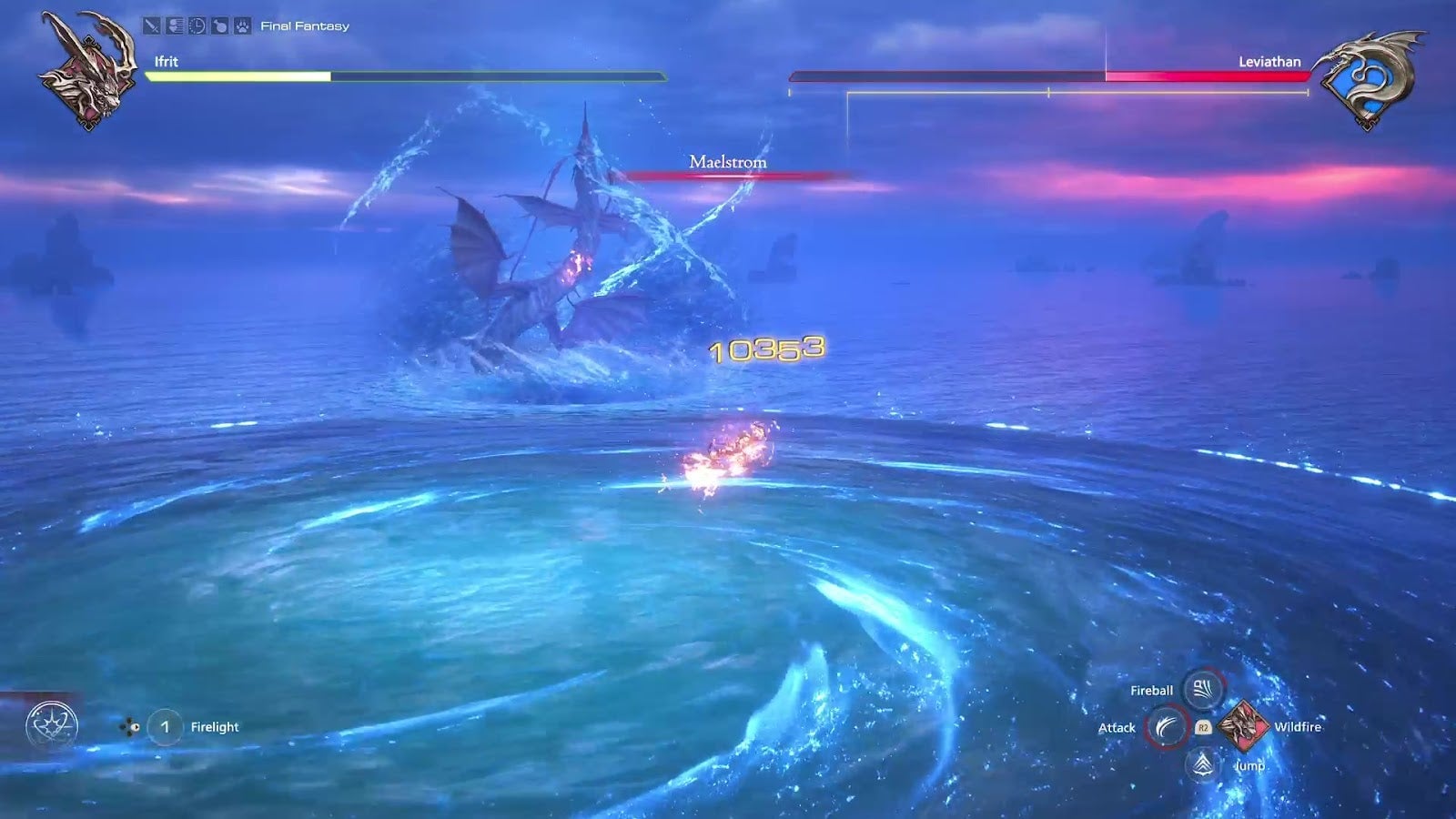Click the paw icon in the top toolbar
This screenshot has width=1456, height=819.
[x=242, y=25]
